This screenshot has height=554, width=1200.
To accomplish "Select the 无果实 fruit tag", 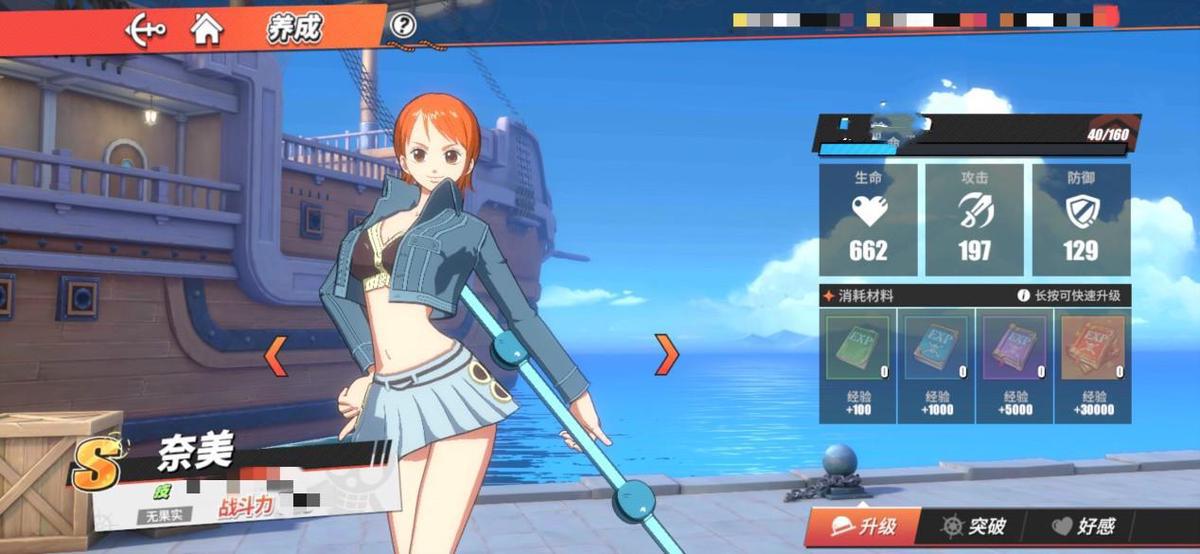I will coord(160,516).
